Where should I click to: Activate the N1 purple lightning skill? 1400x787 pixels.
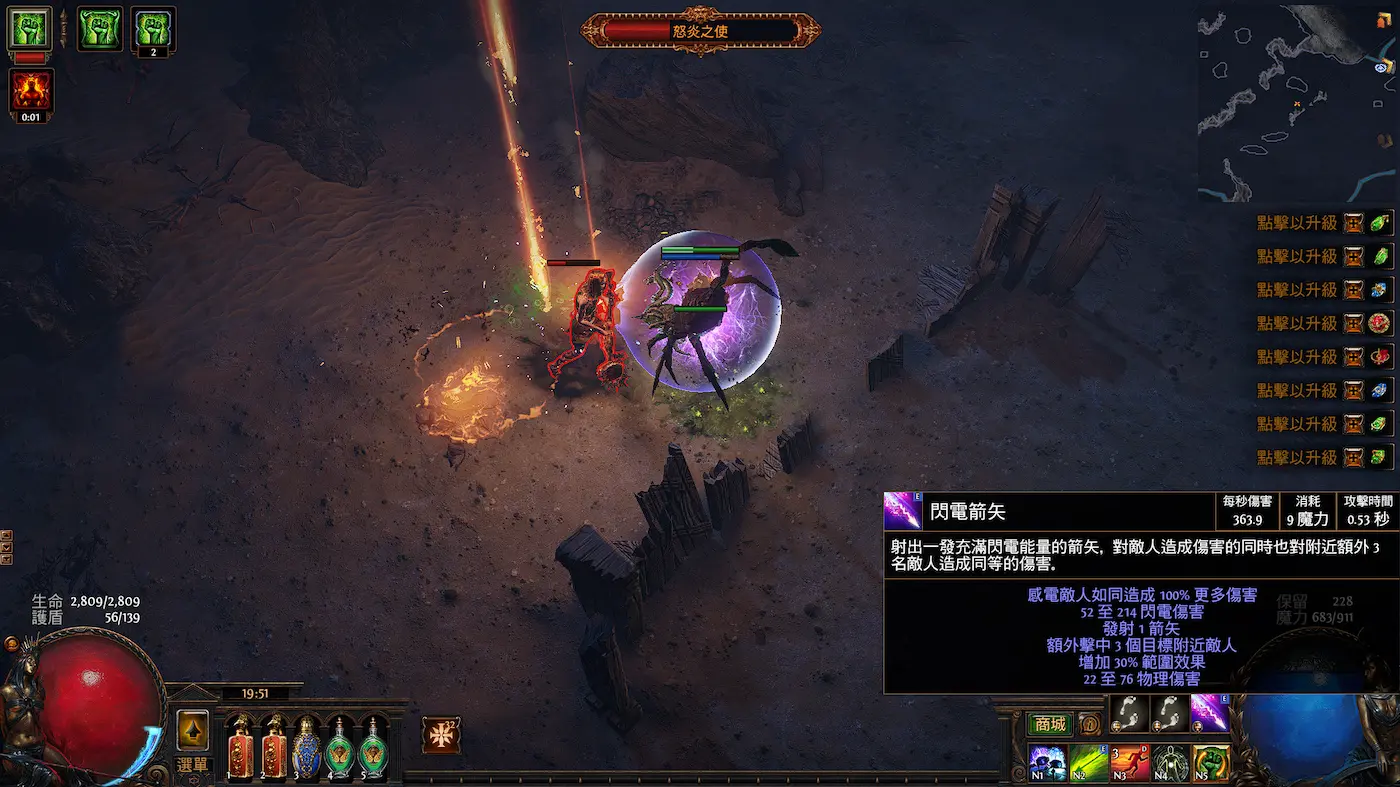pos(1047,763)
